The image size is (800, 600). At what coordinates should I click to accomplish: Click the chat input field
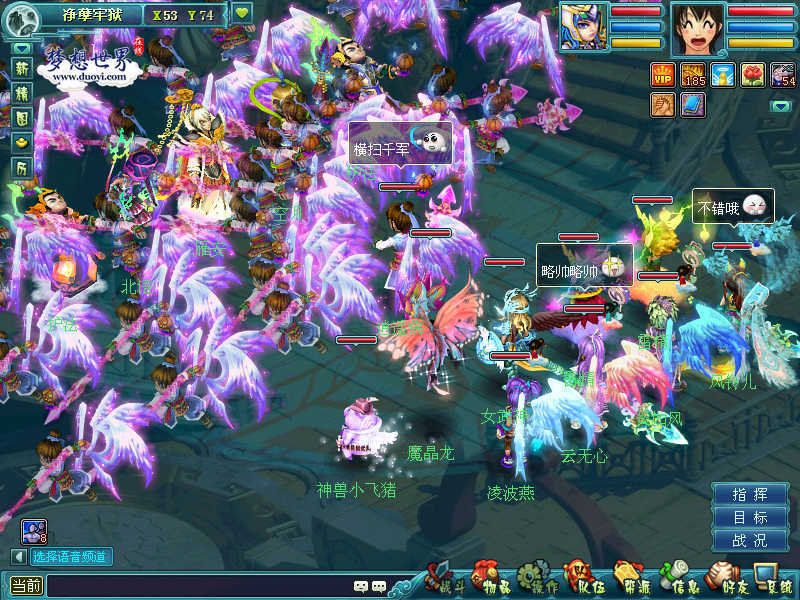click(200, 586)
